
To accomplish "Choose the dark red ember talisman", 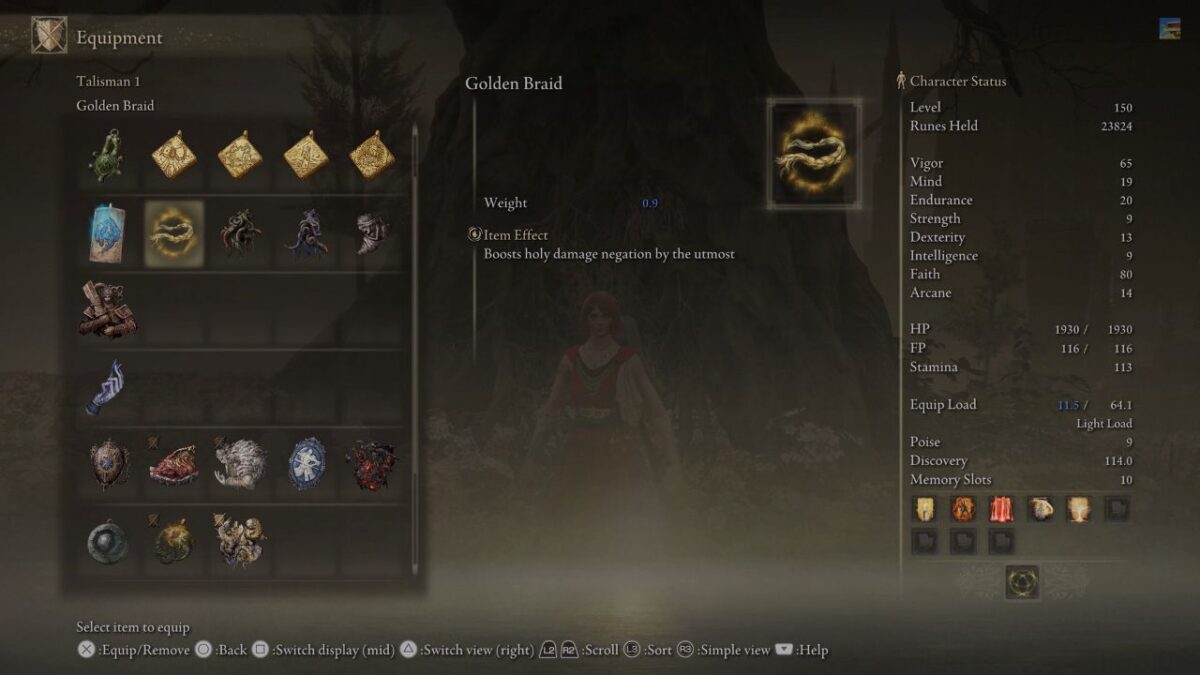I will 372,464.
